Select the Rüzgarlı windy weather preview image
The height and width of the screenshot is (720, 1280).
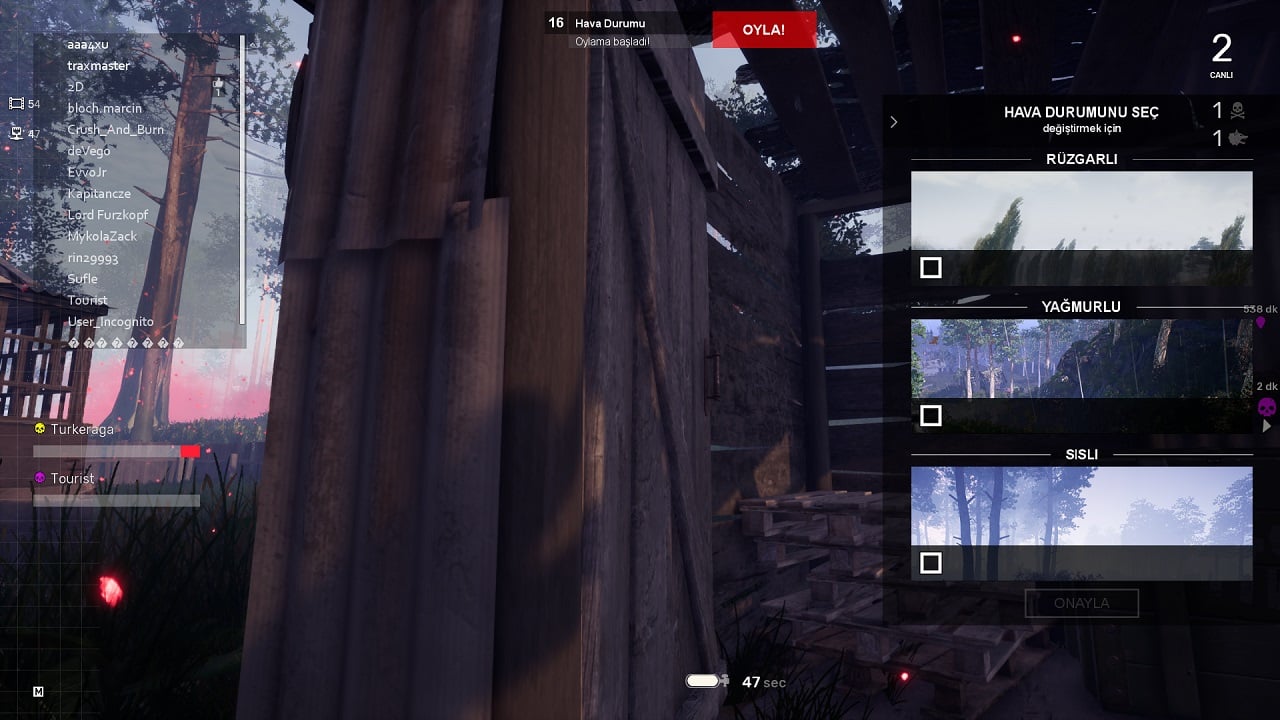[x=1081, y=211]
